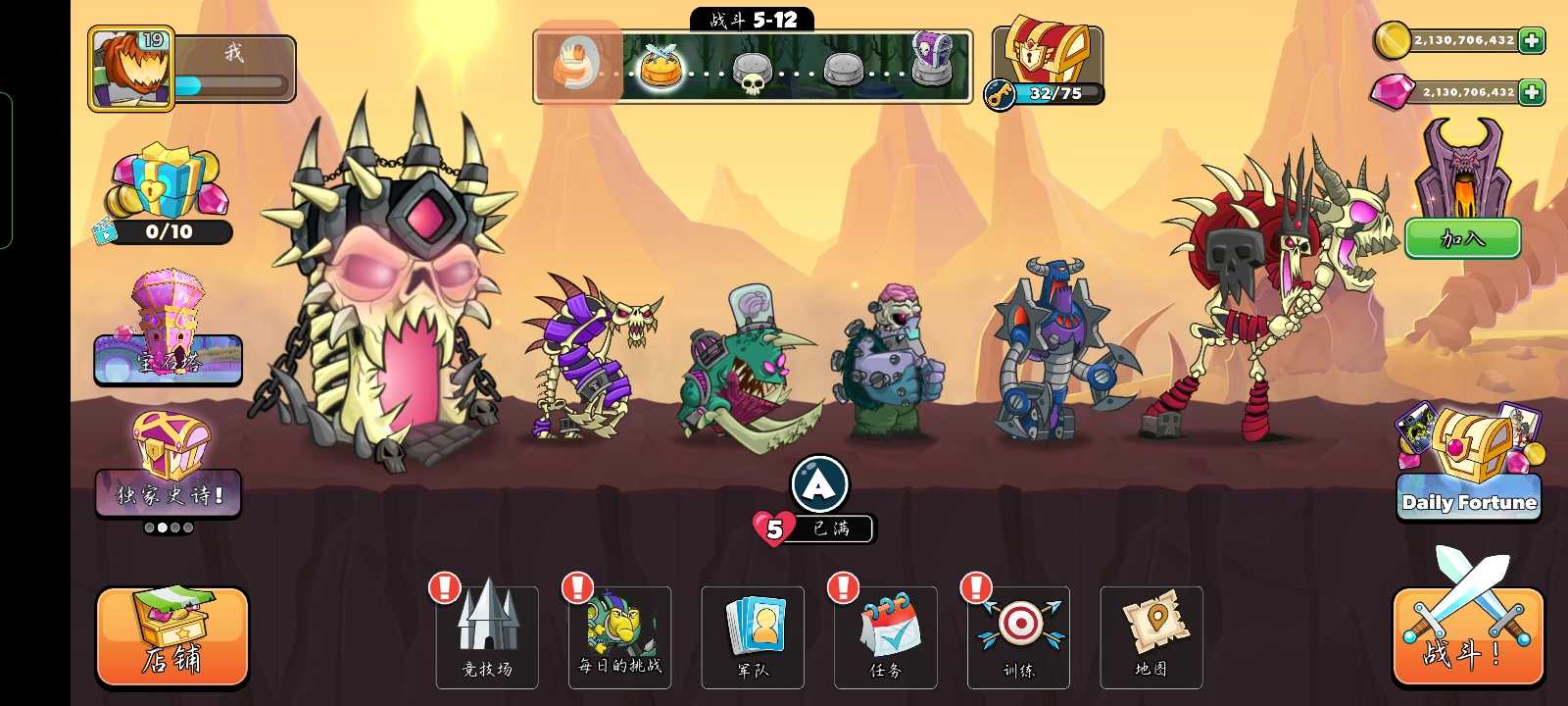Open the pumpkin-head player profile avatar
Image resolution: width=1568 pixels, height=706 pixels.
click(x=131, y=68)
